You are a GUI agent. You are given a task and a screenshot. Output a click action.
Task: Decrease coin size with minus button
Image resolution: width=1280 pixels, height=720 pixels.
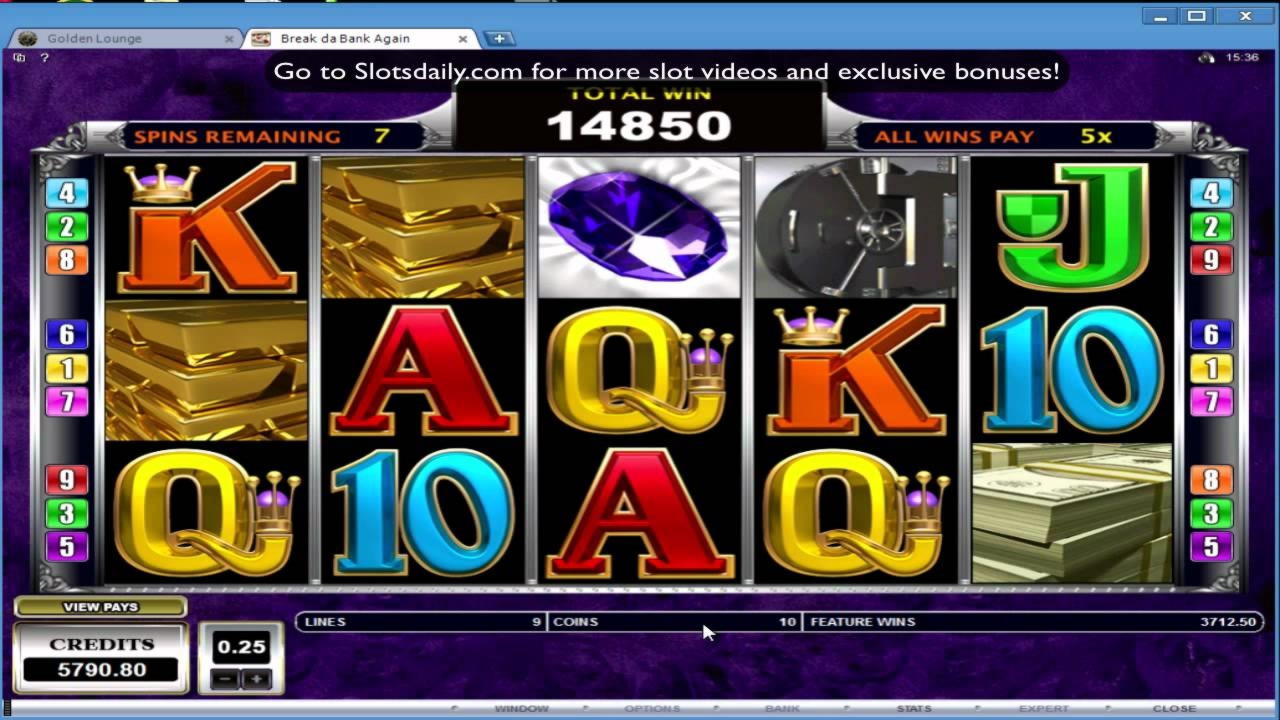[x=226, y=679]
